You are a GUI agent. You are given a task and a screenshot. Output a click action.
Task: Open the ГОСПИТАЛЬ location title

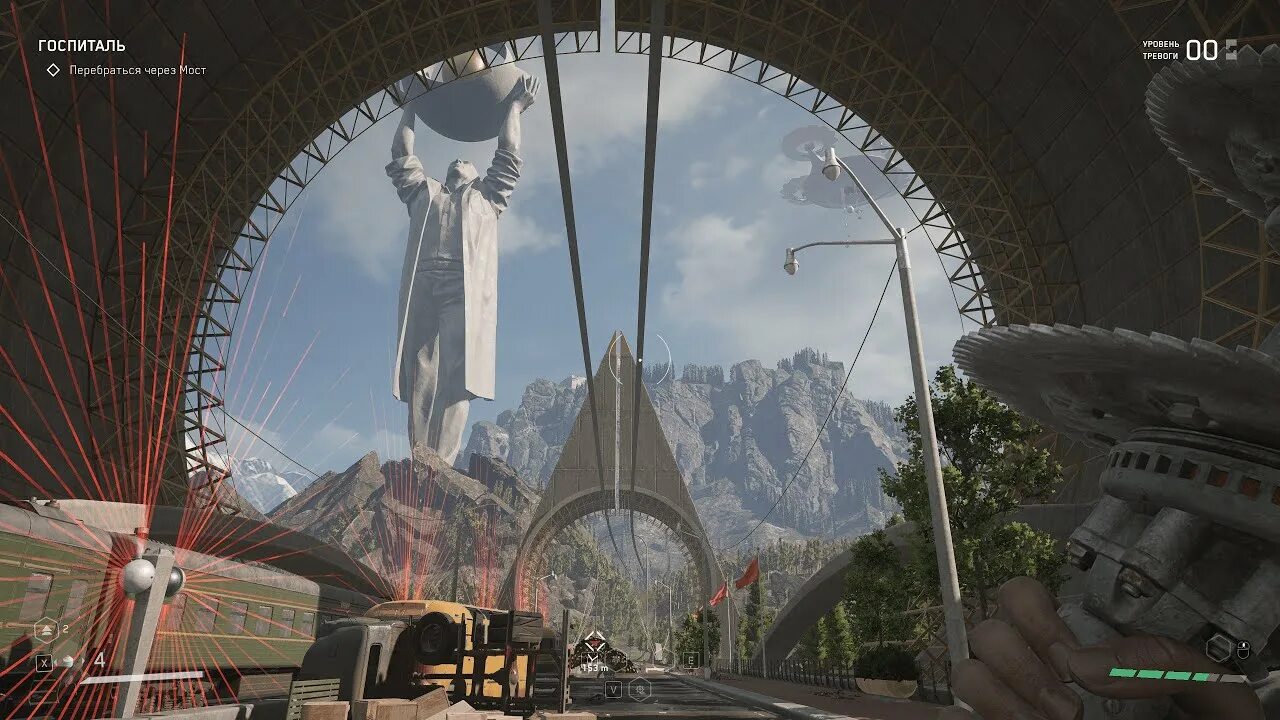tap(82, 46)
